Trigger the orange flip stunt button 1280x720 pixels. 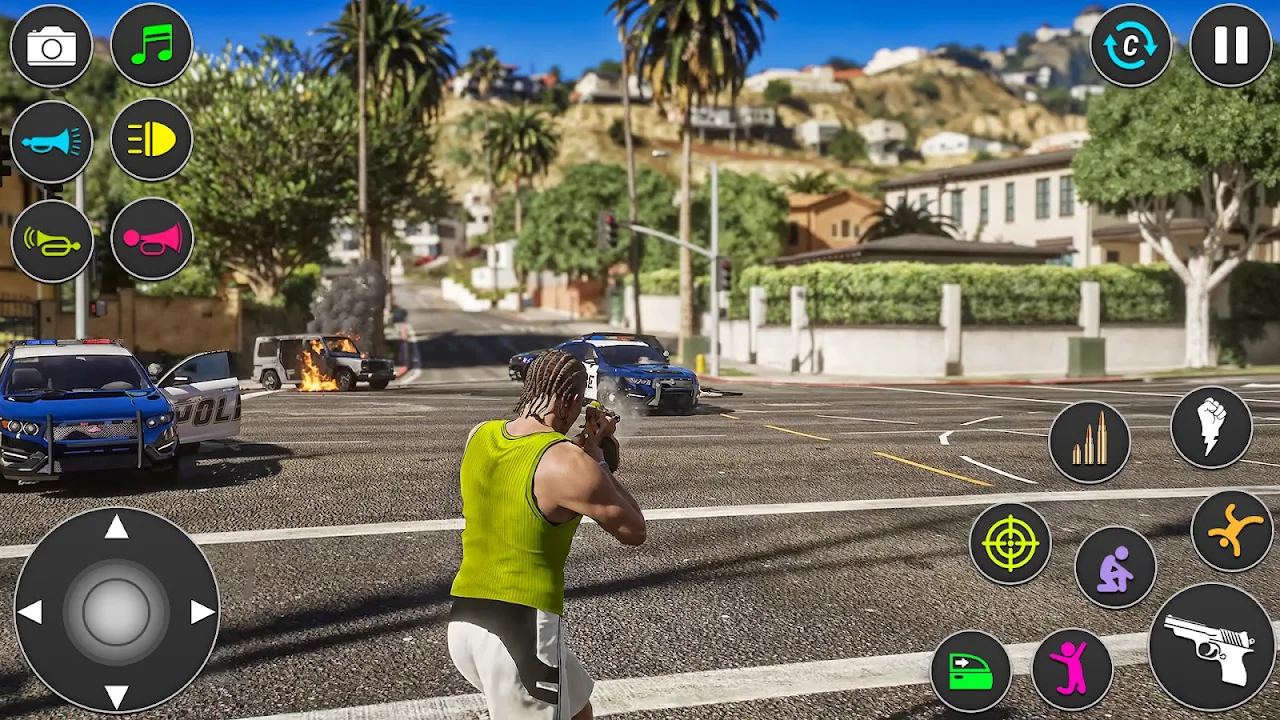pyautogui.click(x=1232, y=531)
